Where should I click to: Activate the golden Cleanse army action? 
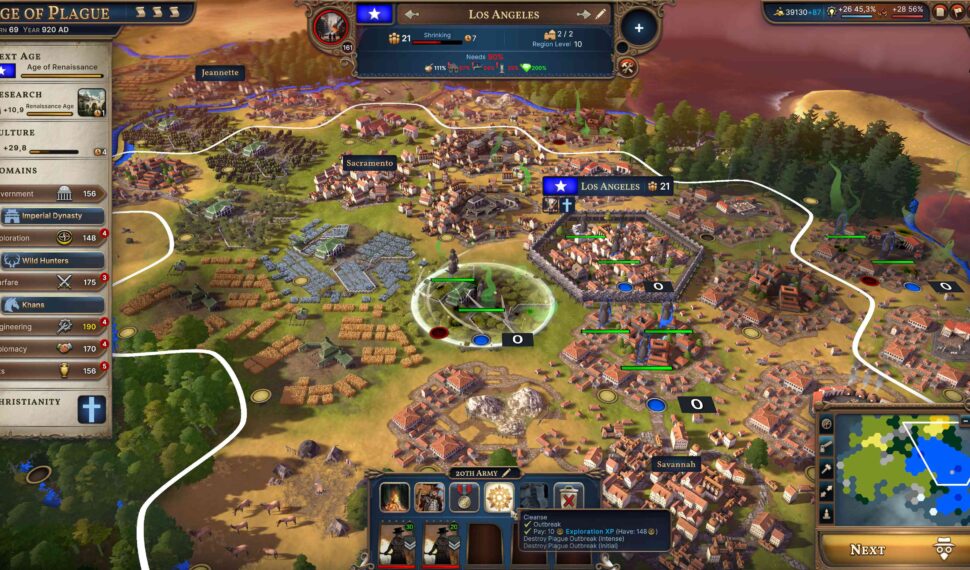[x=499, y=497]
